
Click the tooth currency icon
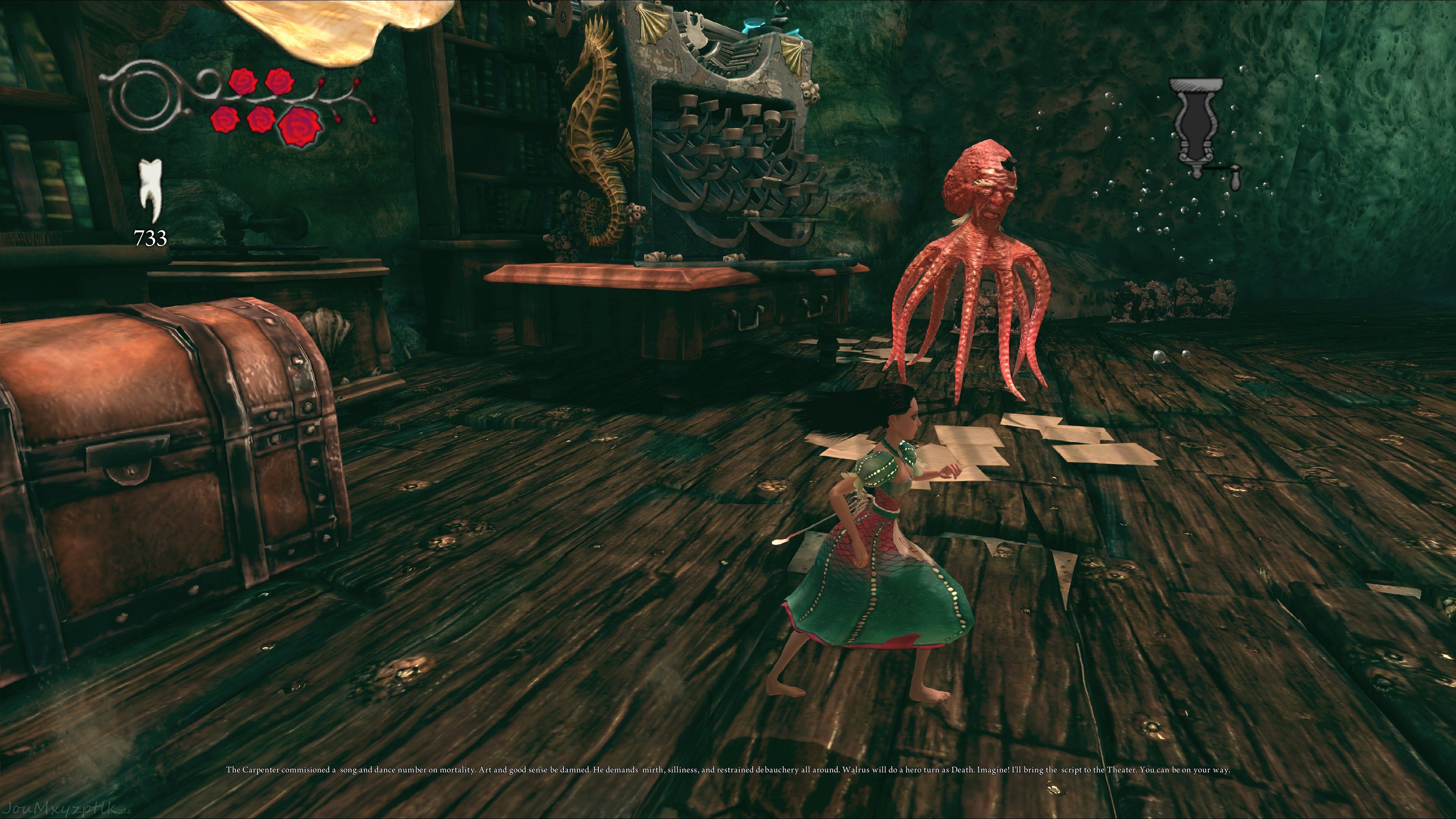151,190
